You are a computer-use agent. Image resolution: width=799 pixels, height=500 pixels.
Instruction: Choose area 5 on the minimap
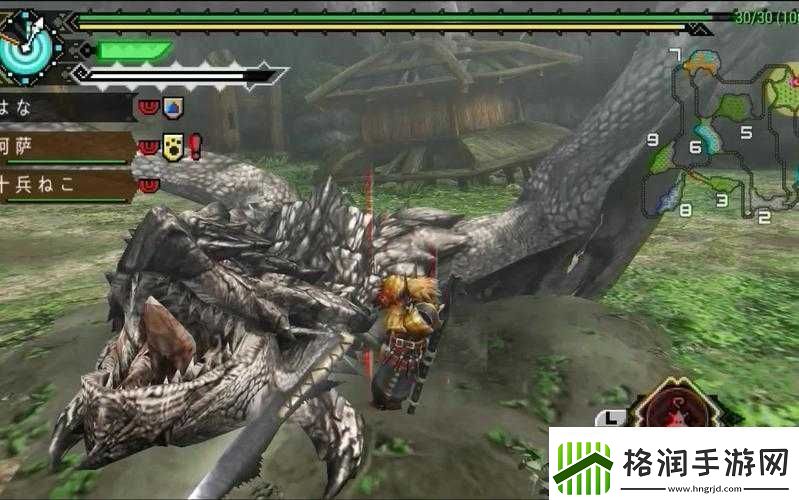pyautogui.click(x=745, y=131)
